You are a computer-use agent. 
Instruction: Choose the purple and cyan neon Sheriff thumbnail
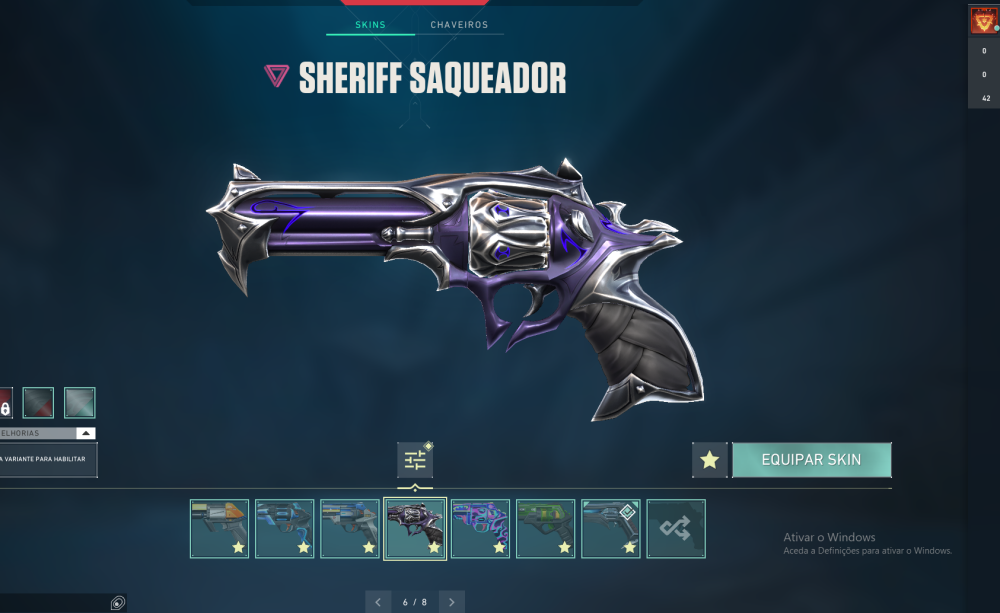[x=481, y=529]
